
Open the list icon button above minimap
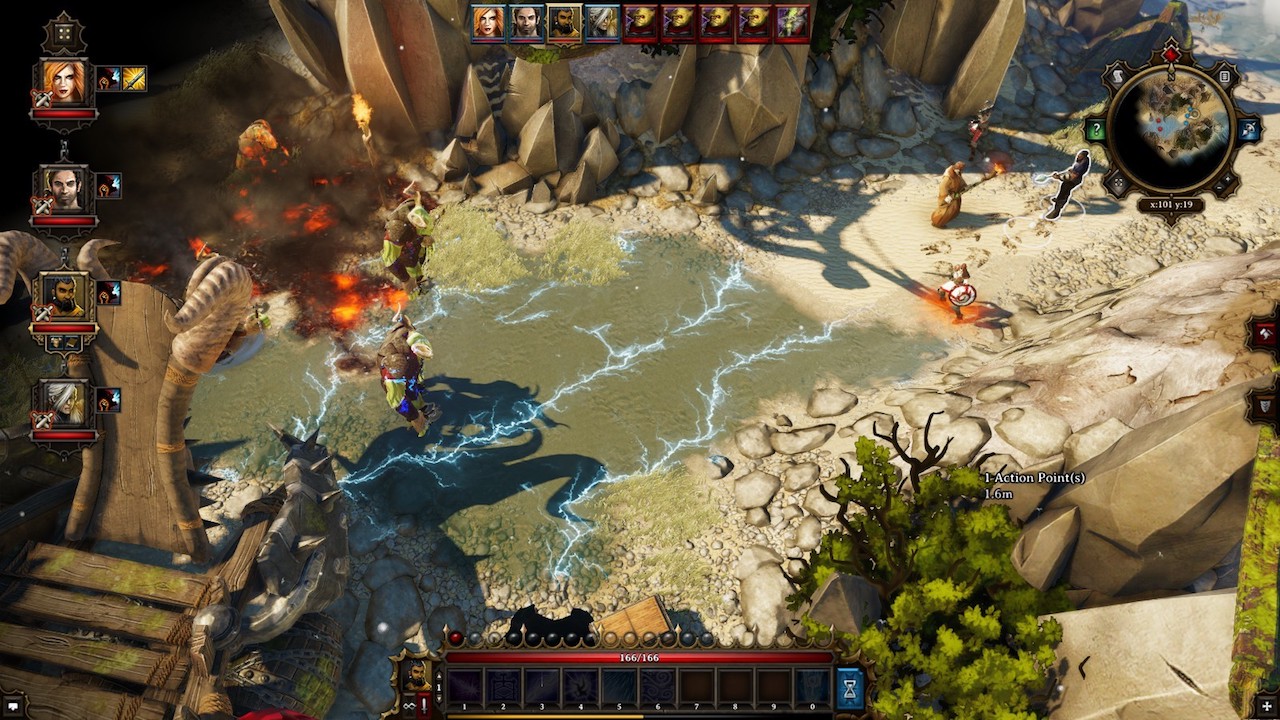pyautogui.click(x=1224, y=76)
